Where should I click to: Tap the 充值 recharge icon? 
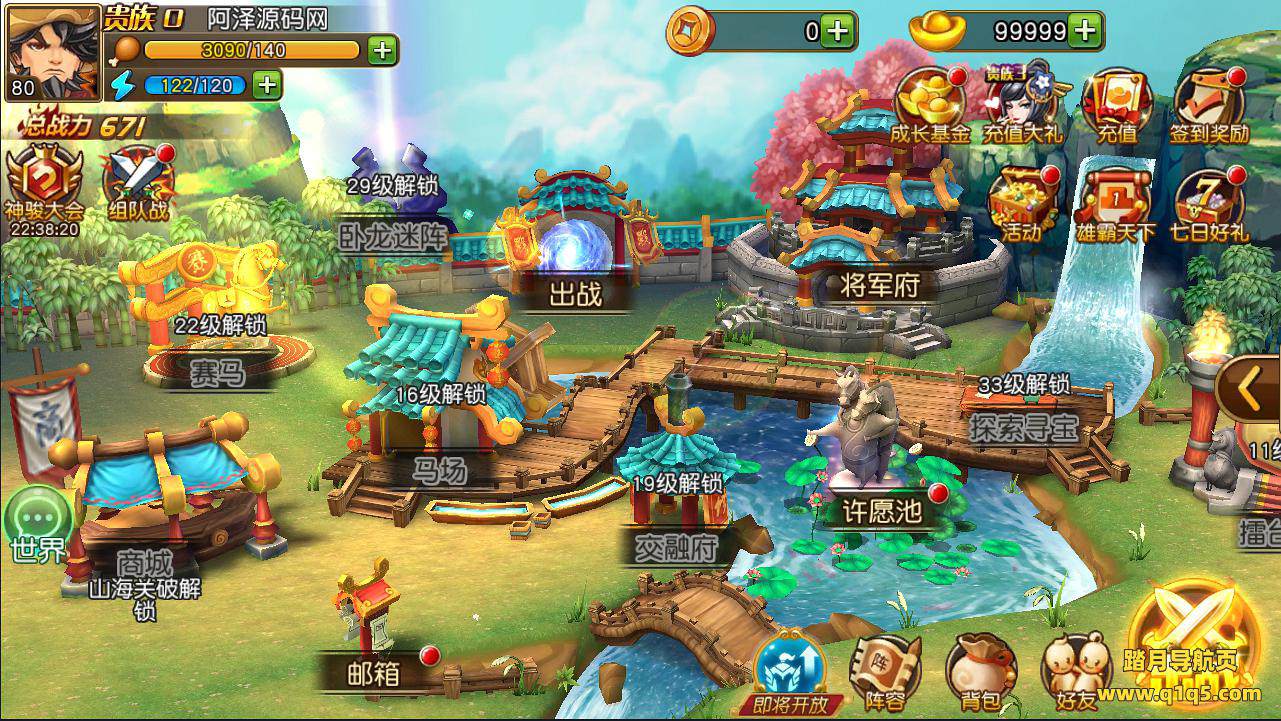pyautogui.click(x=1116, y=104)
